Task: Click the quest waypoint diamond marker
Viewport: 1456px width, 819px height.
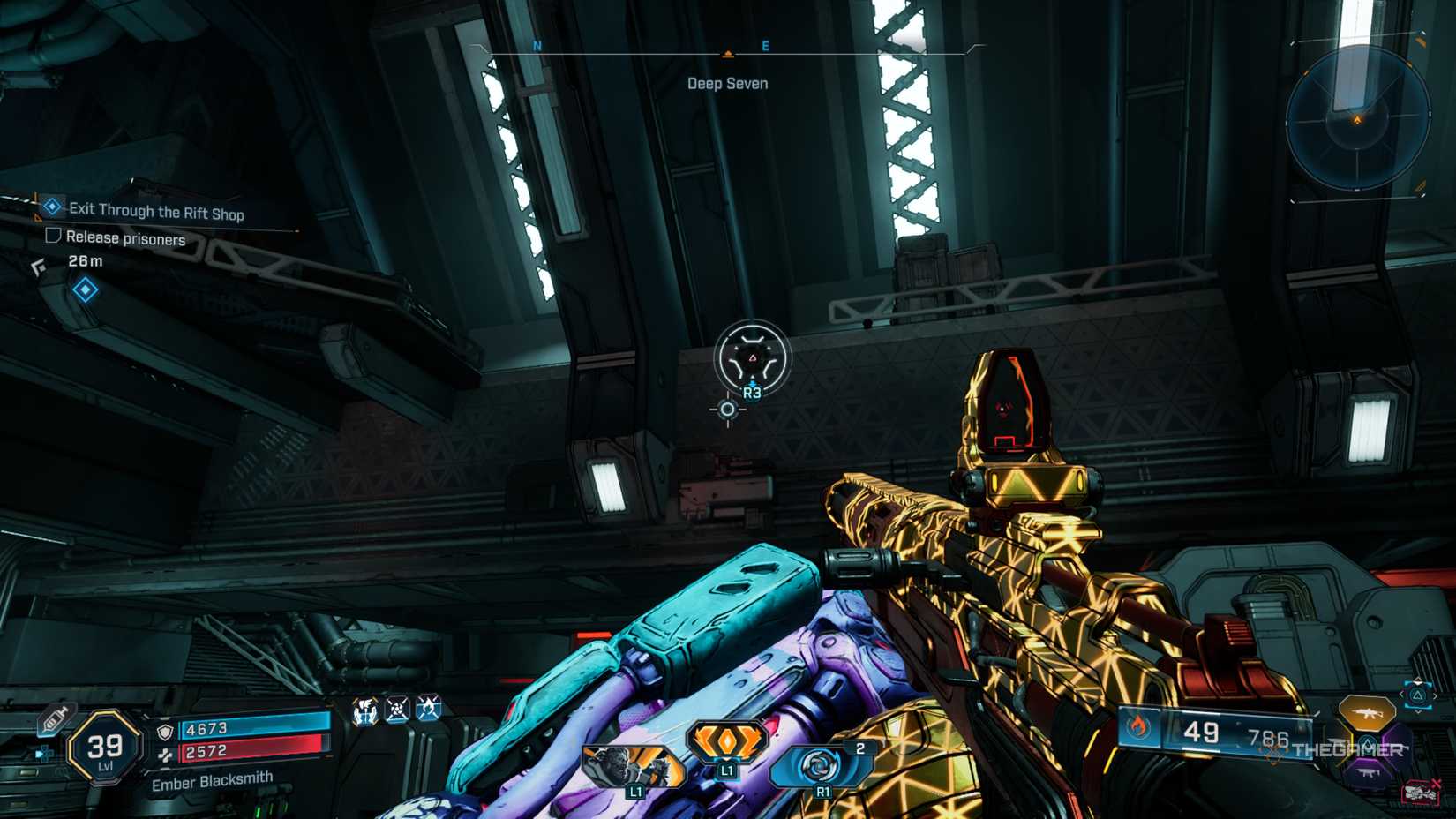Action: coord(86,289)
